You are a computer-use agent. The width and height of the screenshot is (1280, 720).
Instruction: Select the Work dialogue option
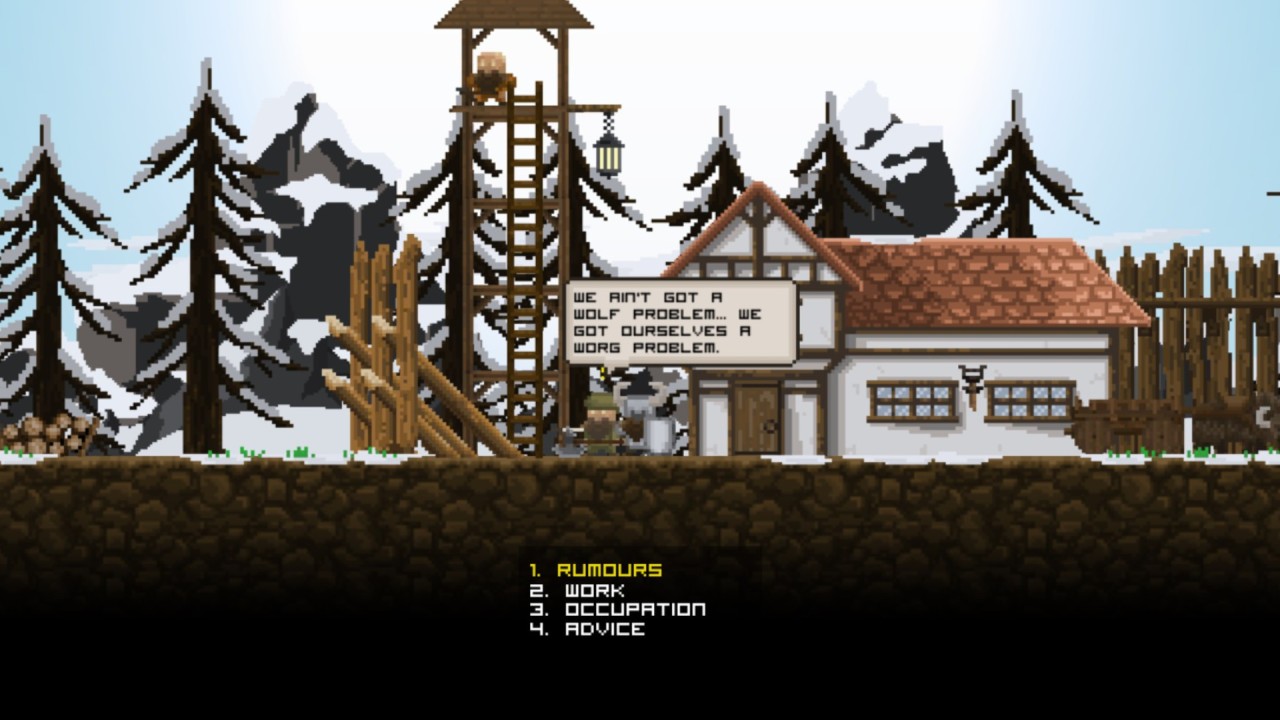tap(594, 590)
